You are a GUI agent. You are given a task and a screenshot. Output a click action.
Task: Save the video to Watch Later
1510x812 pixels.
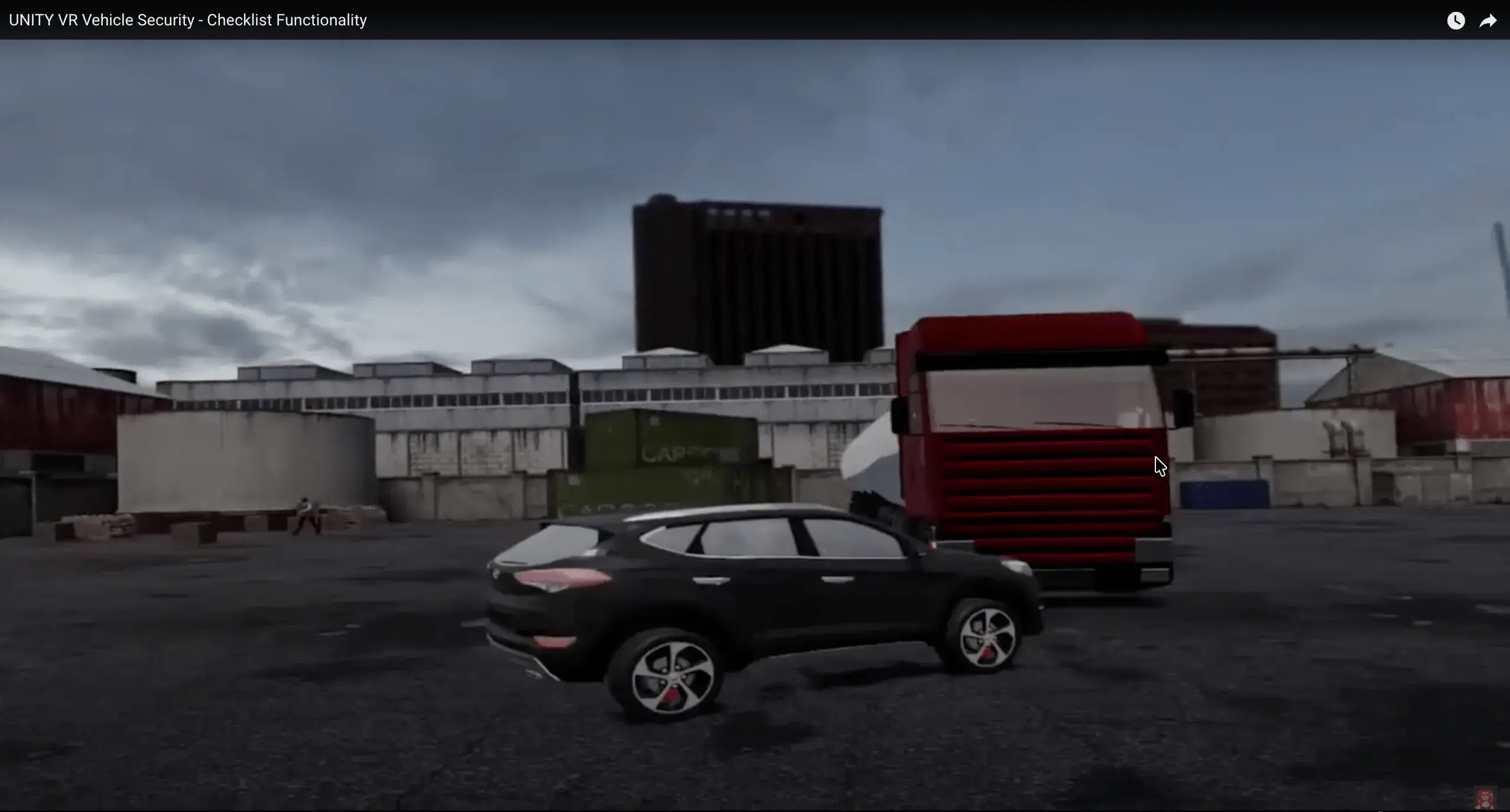tap(1456, 20)
